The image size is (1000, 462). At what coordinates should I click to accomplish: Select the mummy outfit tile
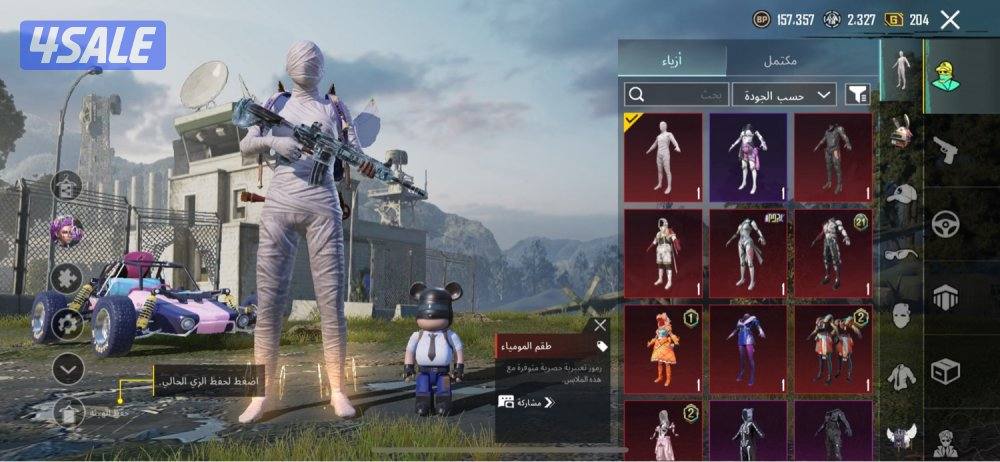(662, 156)
